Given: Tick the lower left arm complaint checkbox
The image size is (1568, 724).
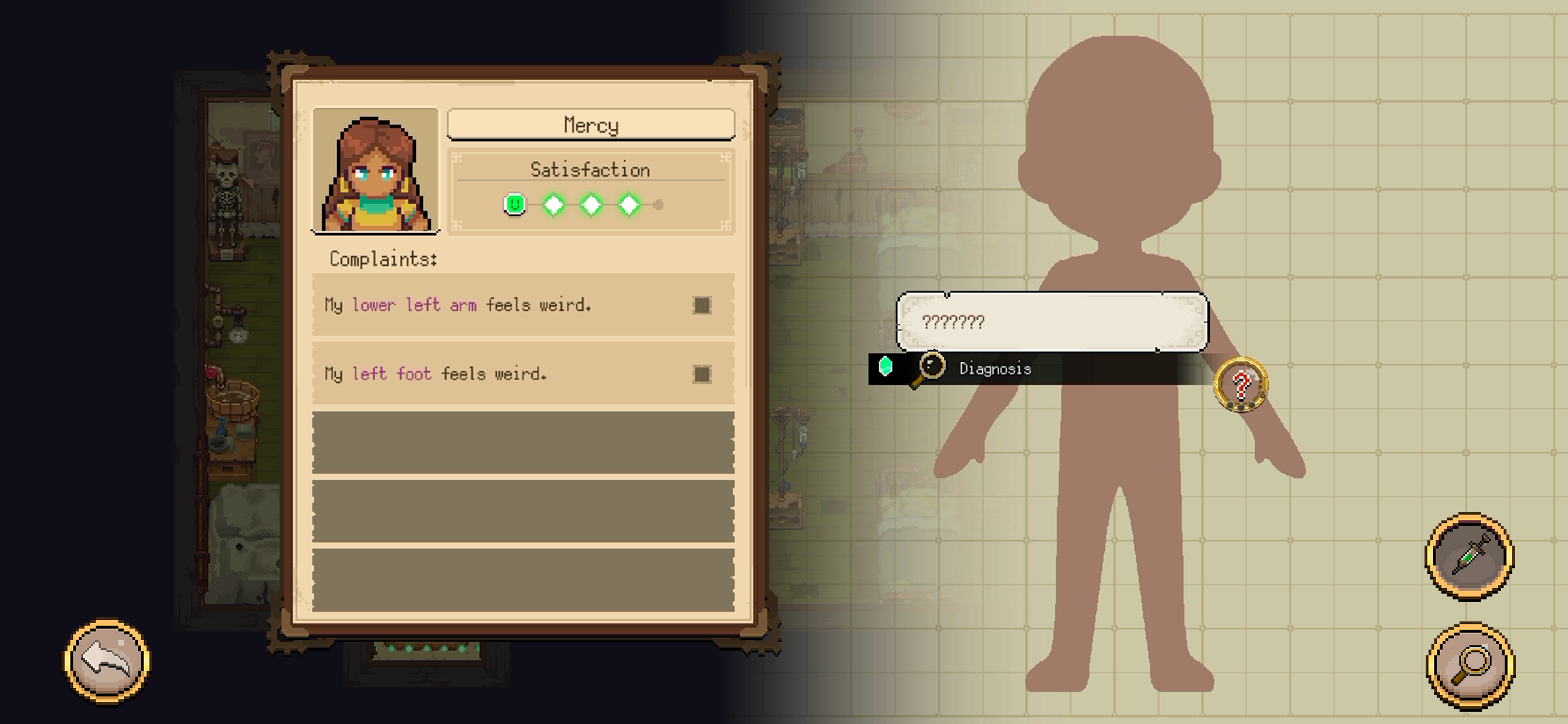Looking at the screenshot, I should [x=702, y=305].
